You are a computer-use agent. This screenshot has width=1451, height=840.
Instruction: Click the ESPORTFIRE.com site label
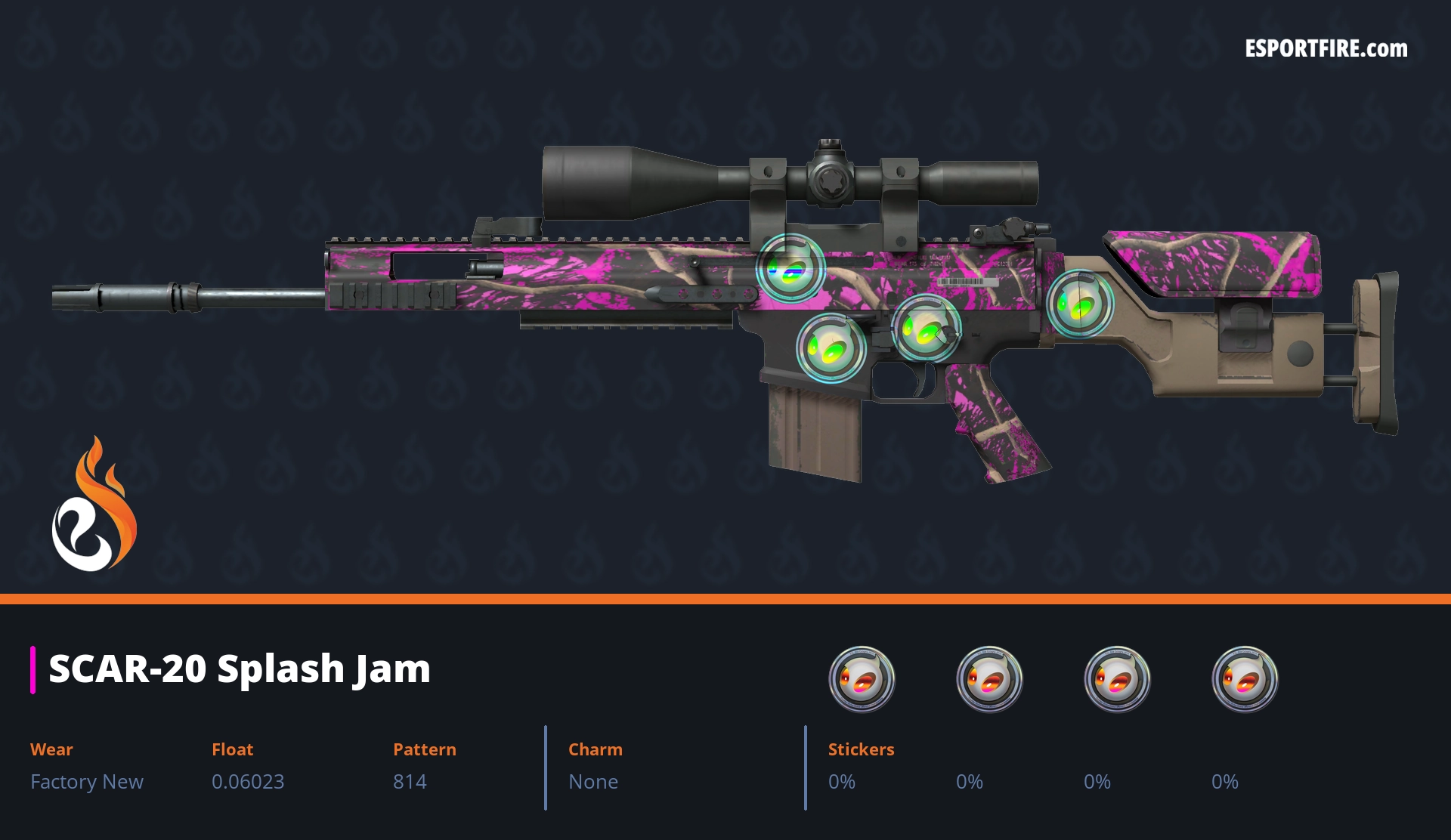pos(1326,49)
